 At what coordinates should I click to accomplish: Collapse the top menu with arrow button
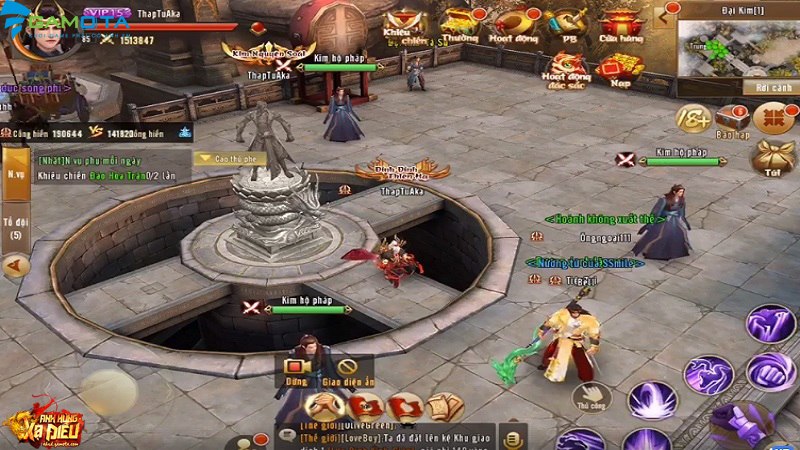[661, 15]
